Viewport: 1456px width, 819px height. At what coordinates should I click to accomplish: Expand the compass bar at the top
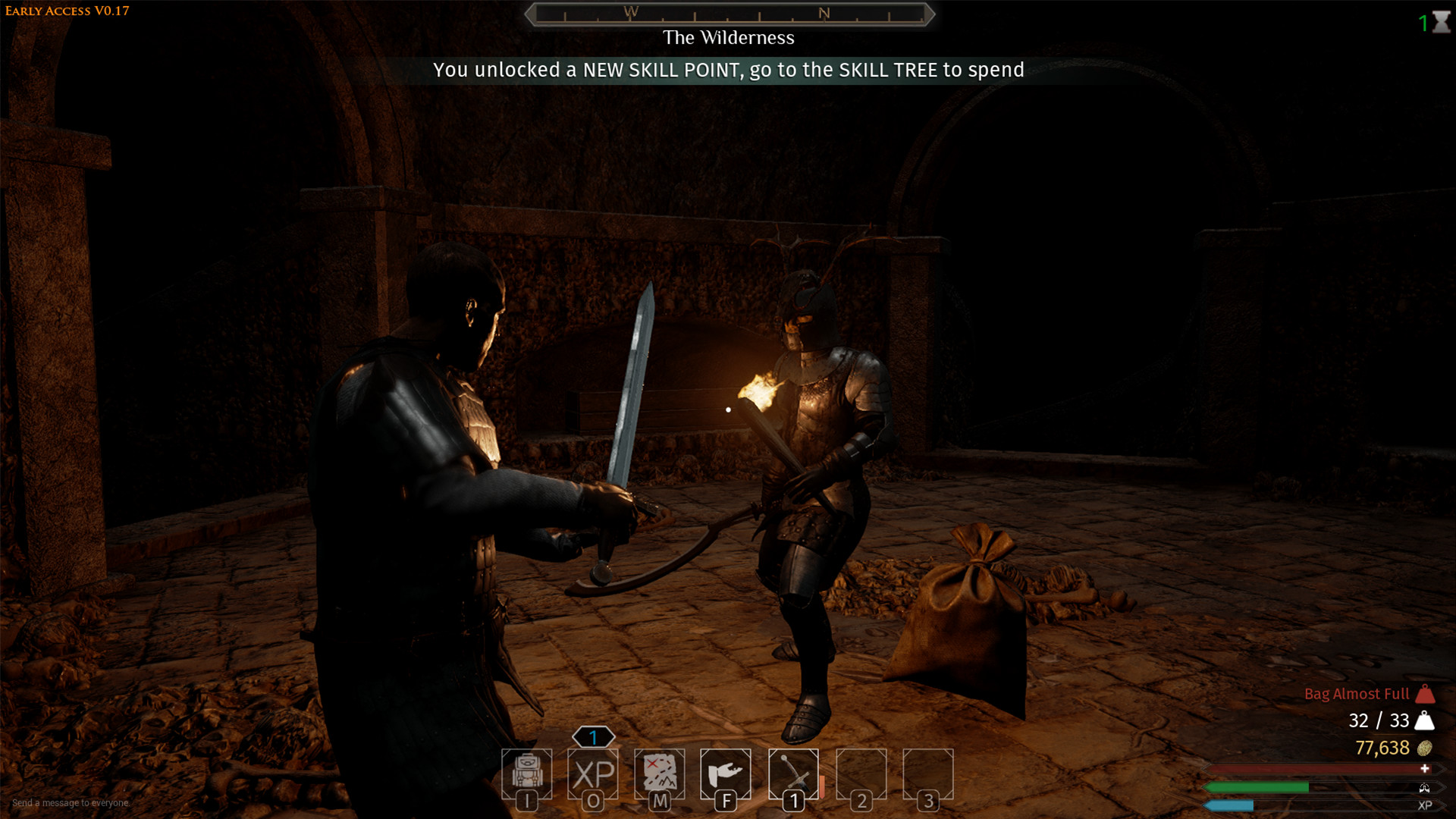730,13
